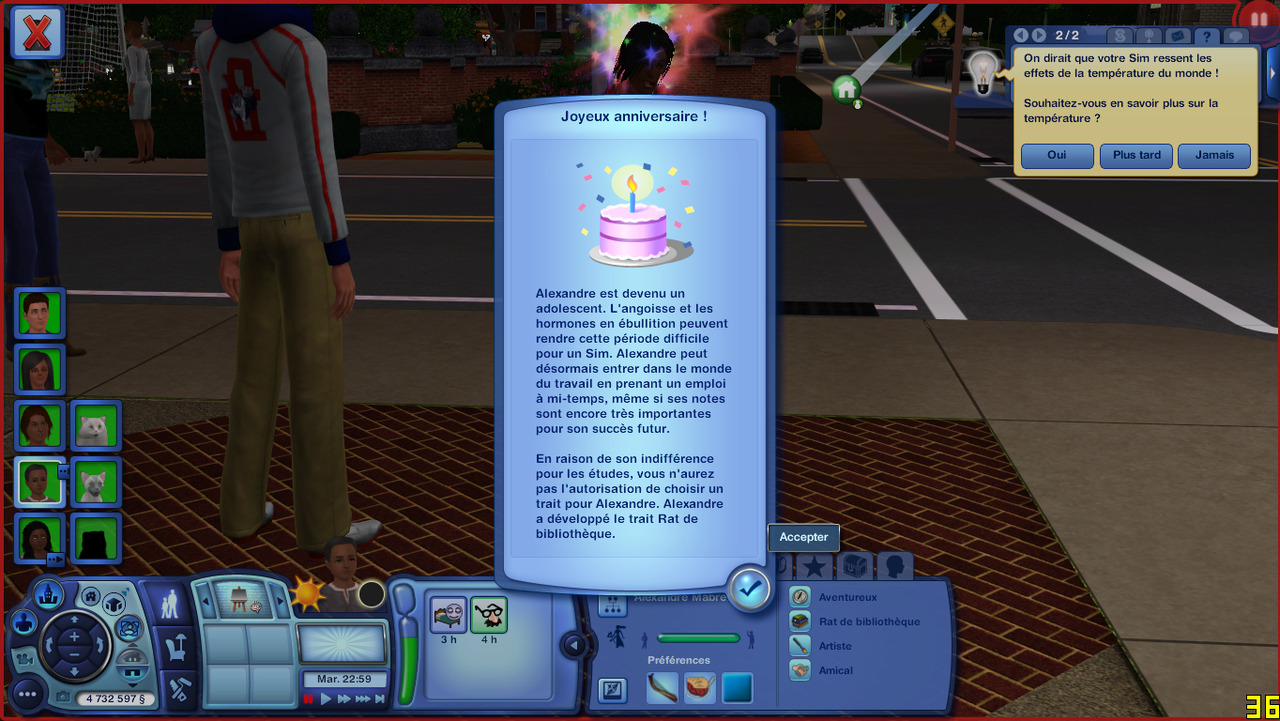Click the sleeping bed moodlet icon
Viewport: 1280px width, 721px height.
point(449,614)
